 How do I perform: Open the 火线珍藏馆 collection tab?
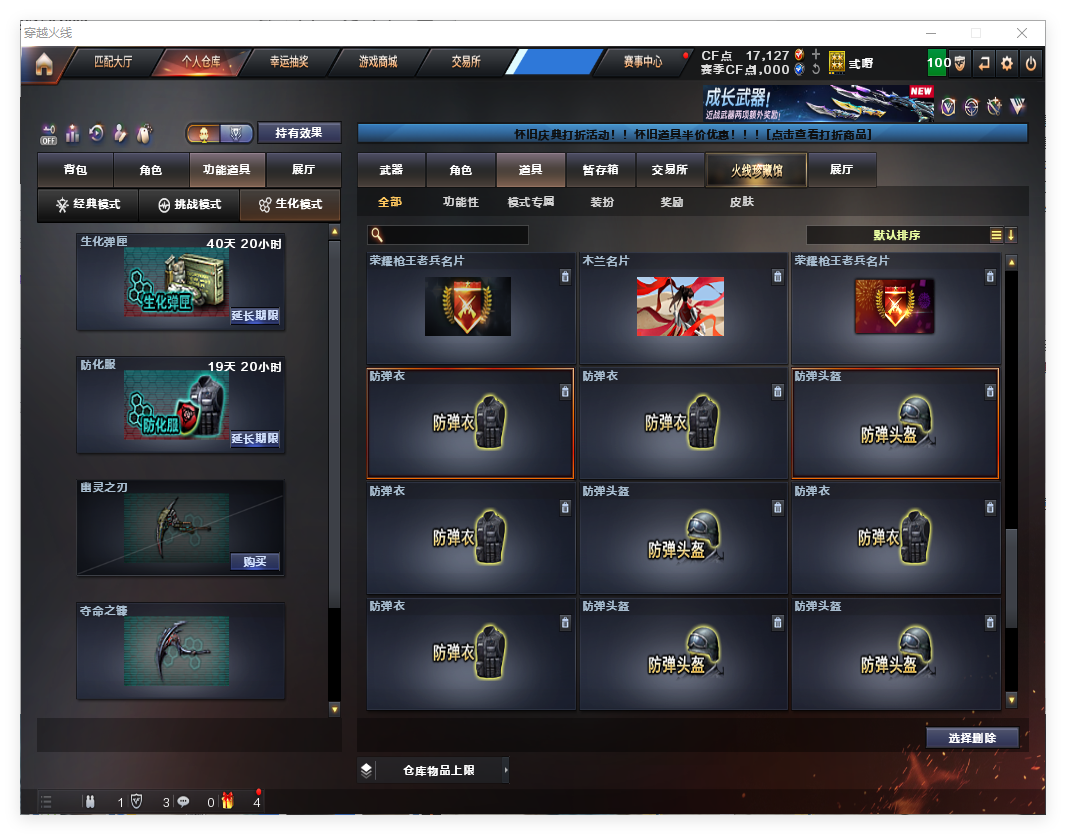[x=755, y=170]
